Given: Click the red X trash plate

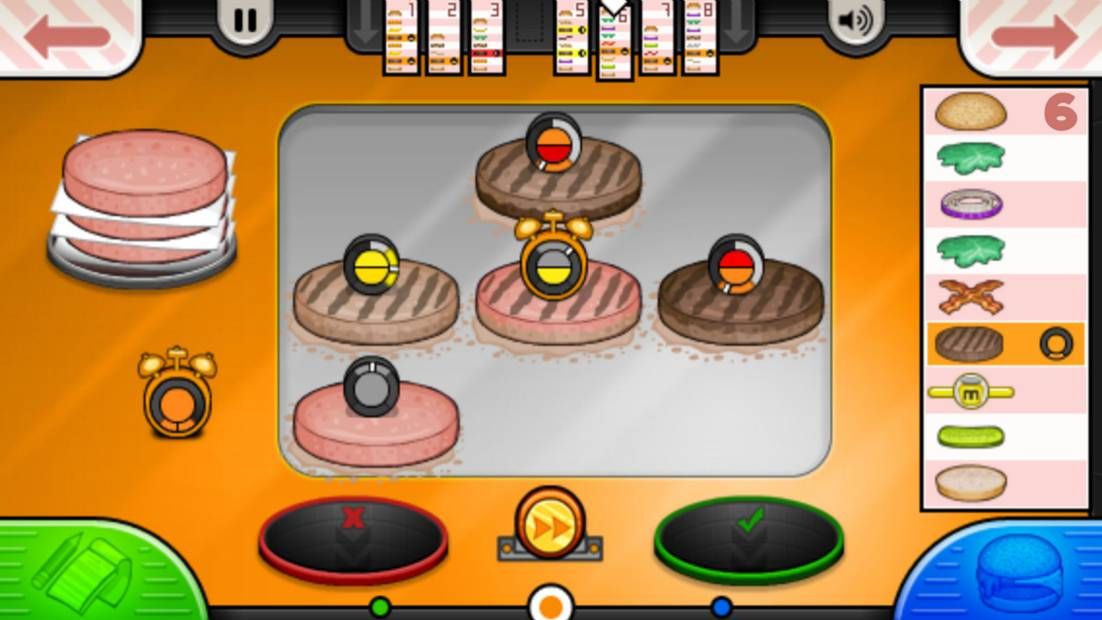Looking at the screenshot, I should click(352, 537).
